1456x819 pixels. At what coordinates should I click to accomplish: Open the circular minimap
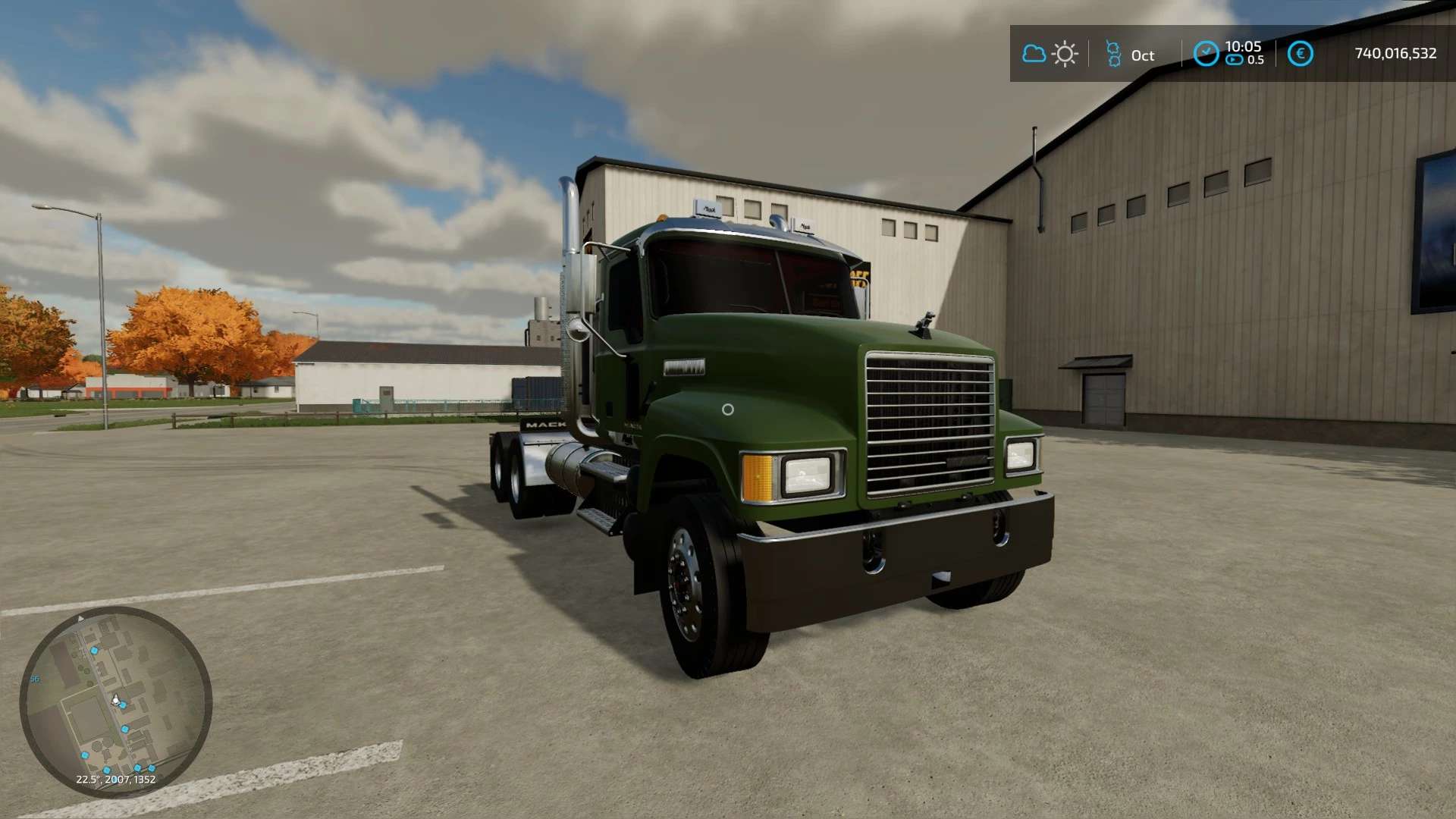pos(115,702)
